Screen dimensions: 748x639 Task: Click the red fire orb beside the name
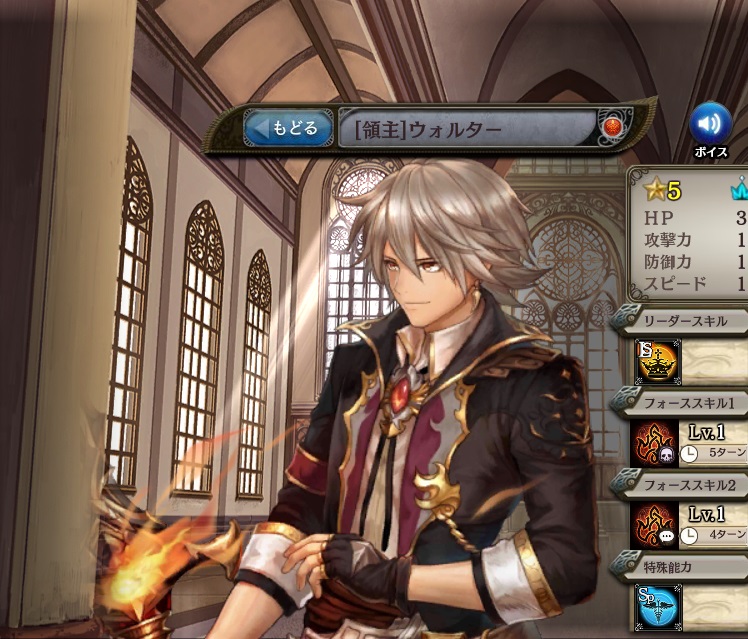[x=611, y=127]
